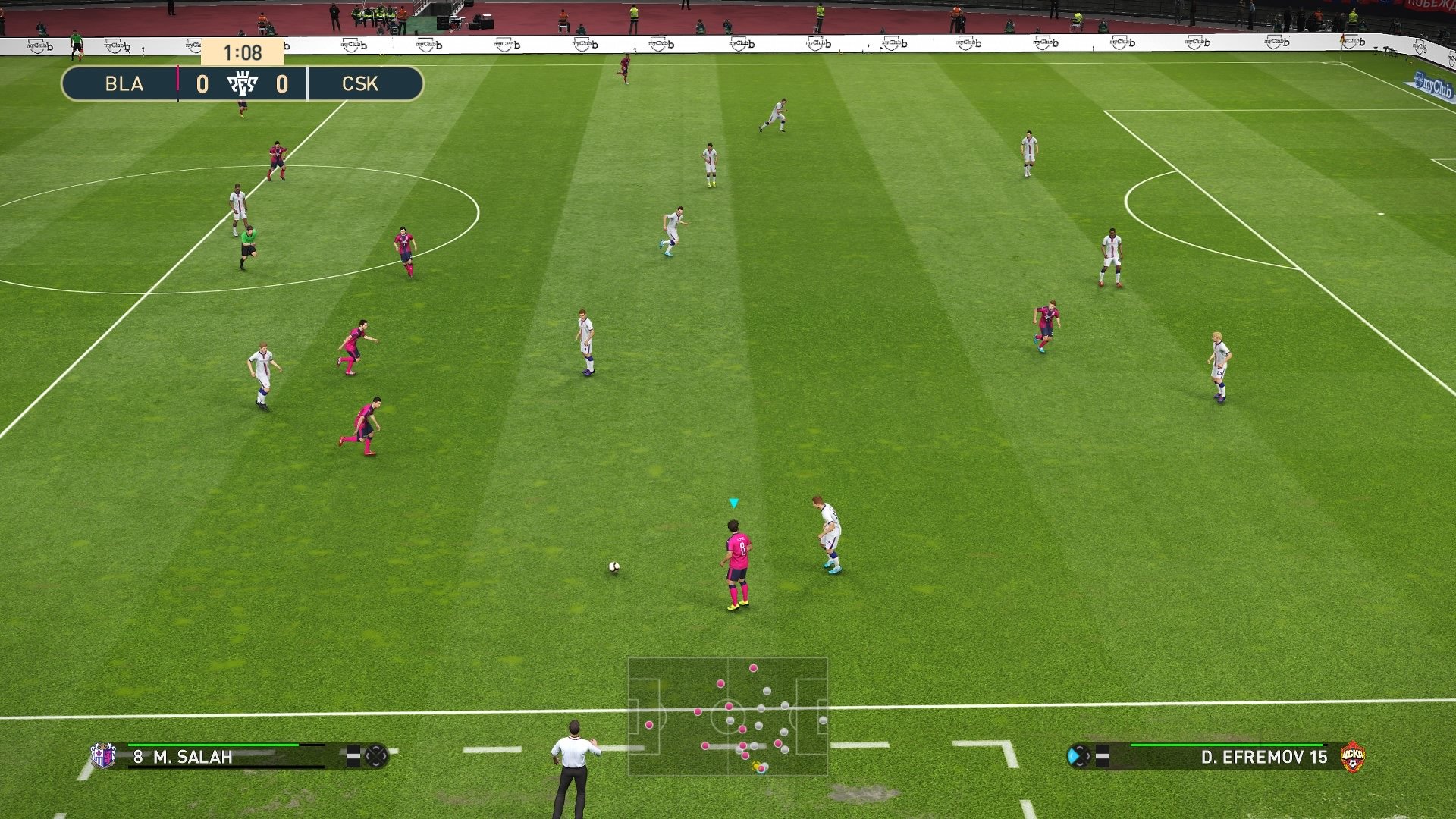Click the PES crown logo on the scoreboard
Image resolution: width=1456 pixels, height=819 pixels.
[x=243, y=84]
